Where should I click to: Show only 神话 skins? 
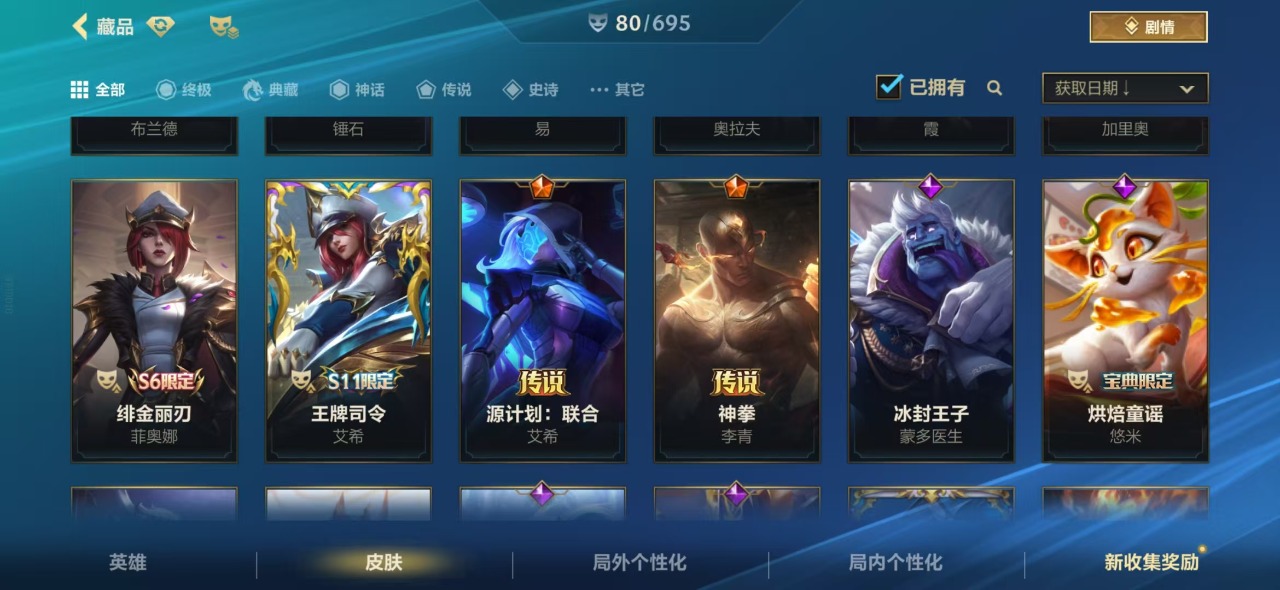click(x=357, y=90)
